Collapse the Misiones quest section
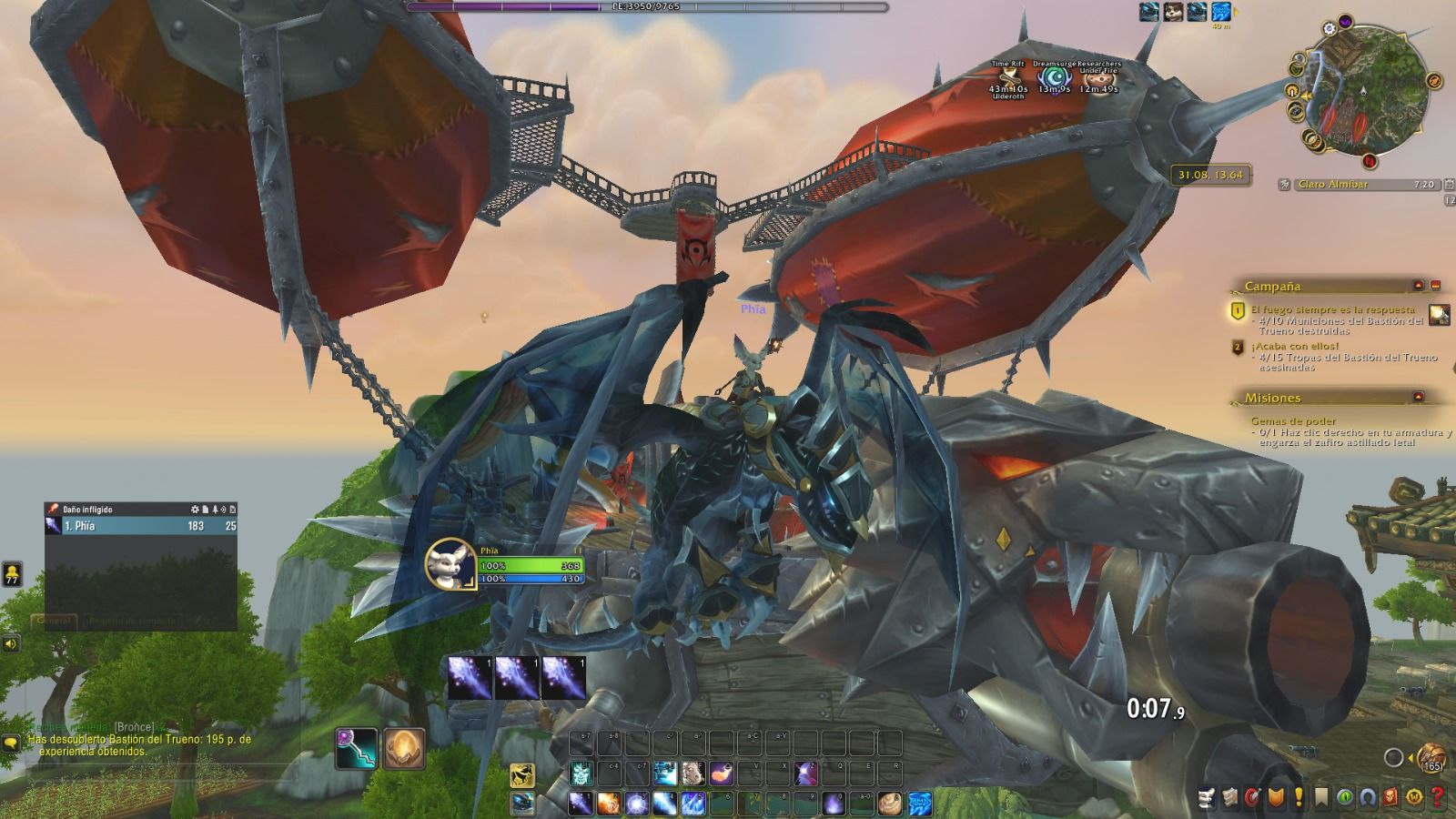The width and height of the screenshot is (1456, 819). 1418,397
